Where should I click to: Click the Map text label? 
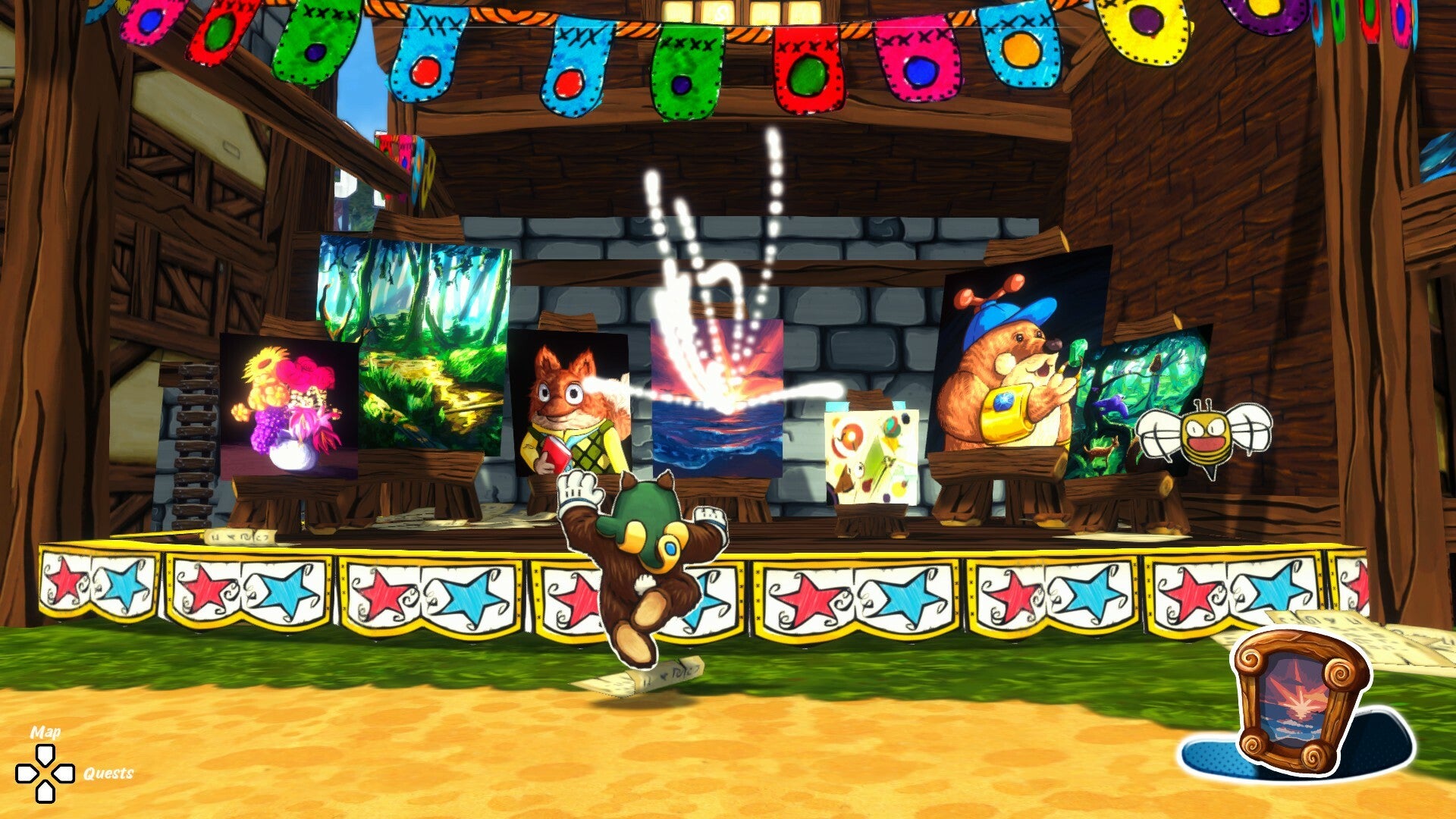coord(44,734)
